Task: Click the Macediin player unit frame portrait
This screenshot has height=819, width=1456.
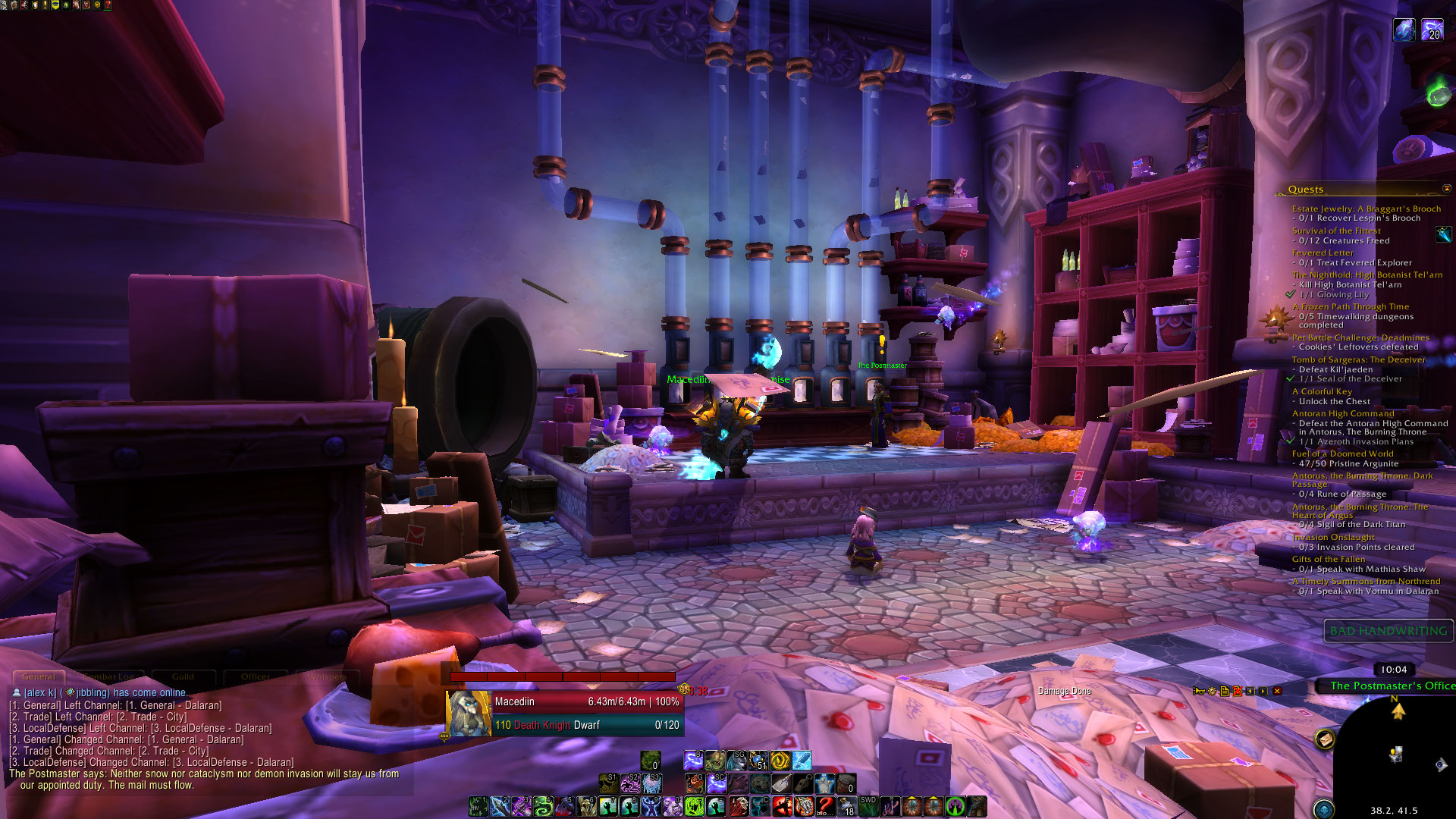Action: click(468, 714)
